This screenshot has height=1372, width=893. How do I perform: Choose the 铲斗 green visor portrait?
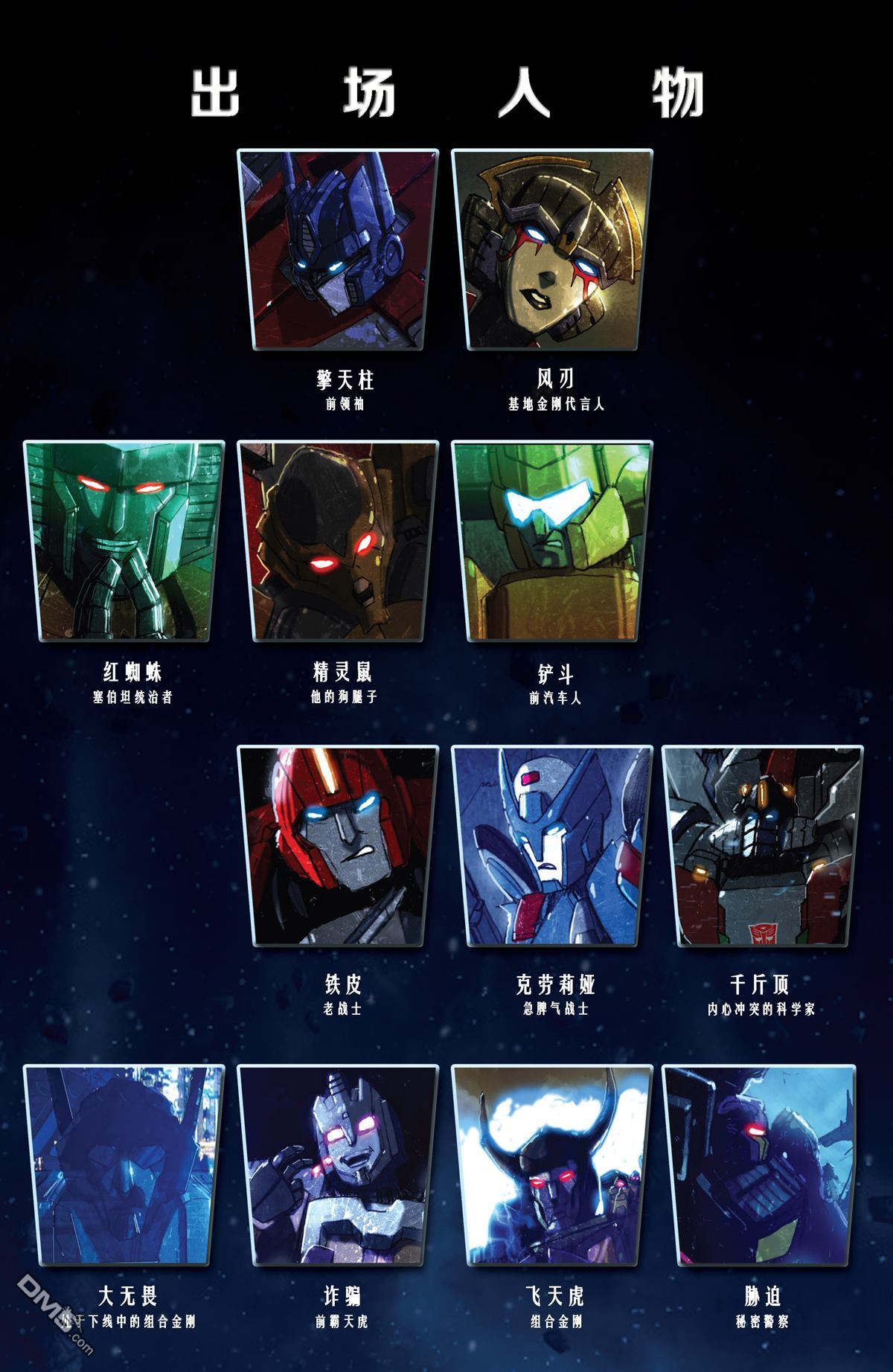point(552,541)
